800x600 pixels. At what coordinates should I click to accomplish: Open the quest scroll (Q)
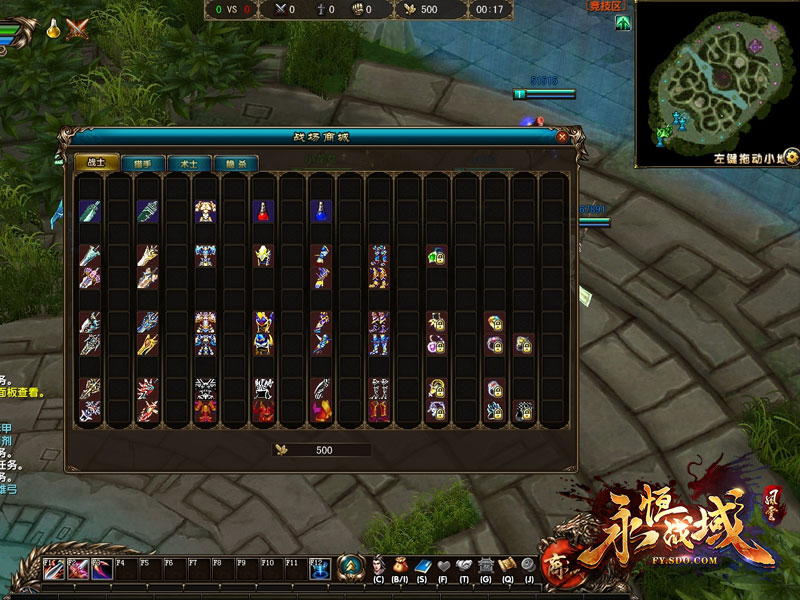tap(507, 565)
